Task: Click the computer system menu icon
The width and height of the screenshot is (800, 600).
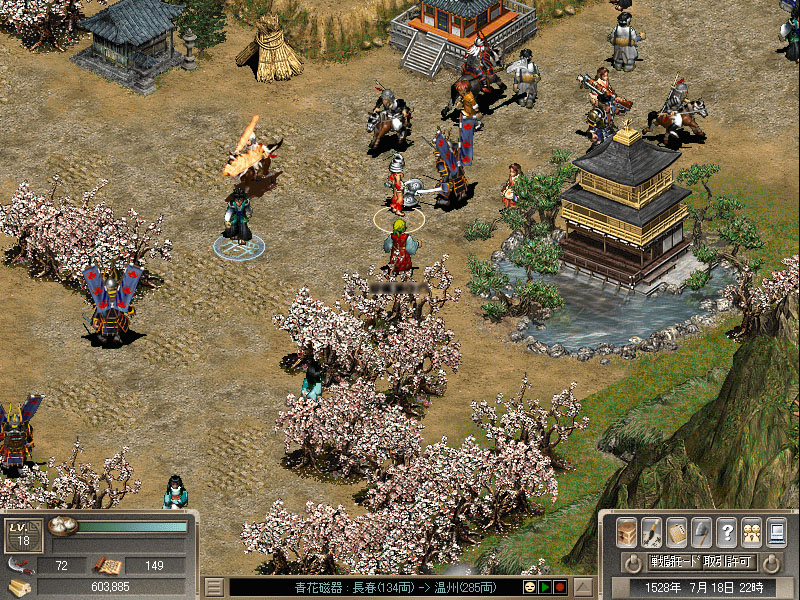Action: 776,532
